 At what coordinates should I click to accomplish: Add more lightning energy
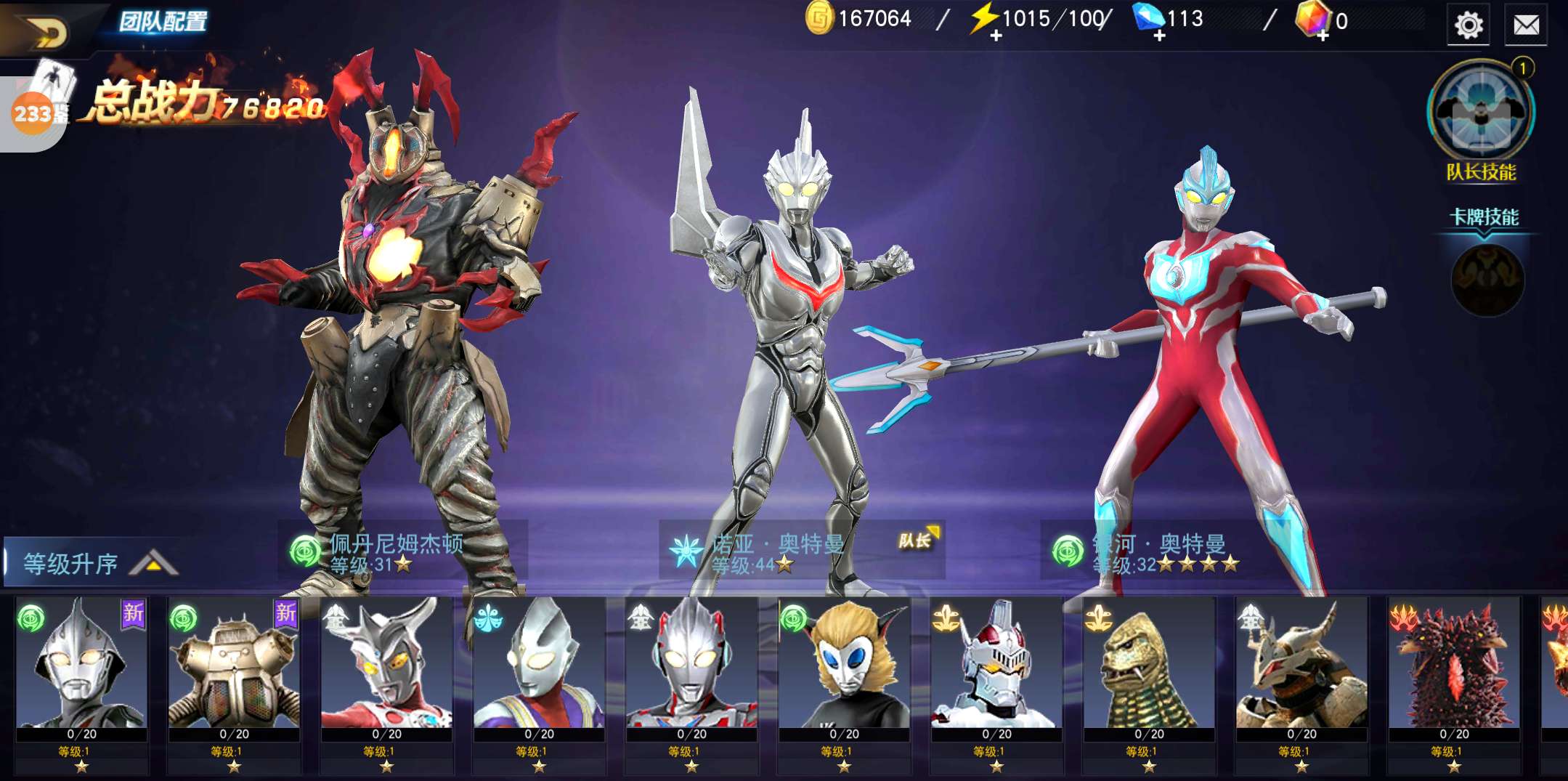pos(995,35)
